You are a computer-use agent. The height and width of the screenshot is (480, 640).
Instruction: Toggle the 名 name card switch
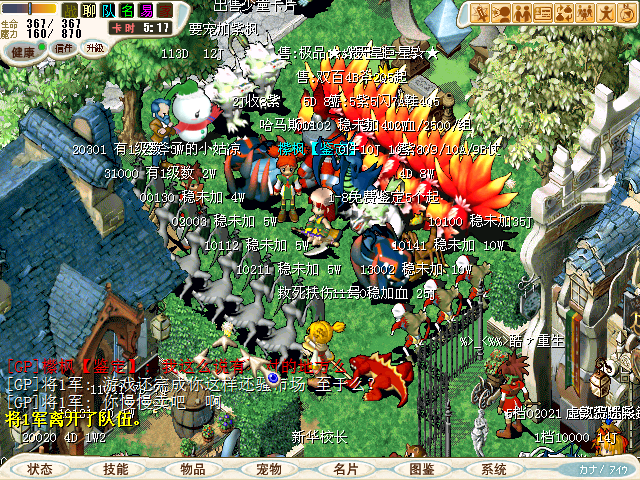(x=127, y=11)
